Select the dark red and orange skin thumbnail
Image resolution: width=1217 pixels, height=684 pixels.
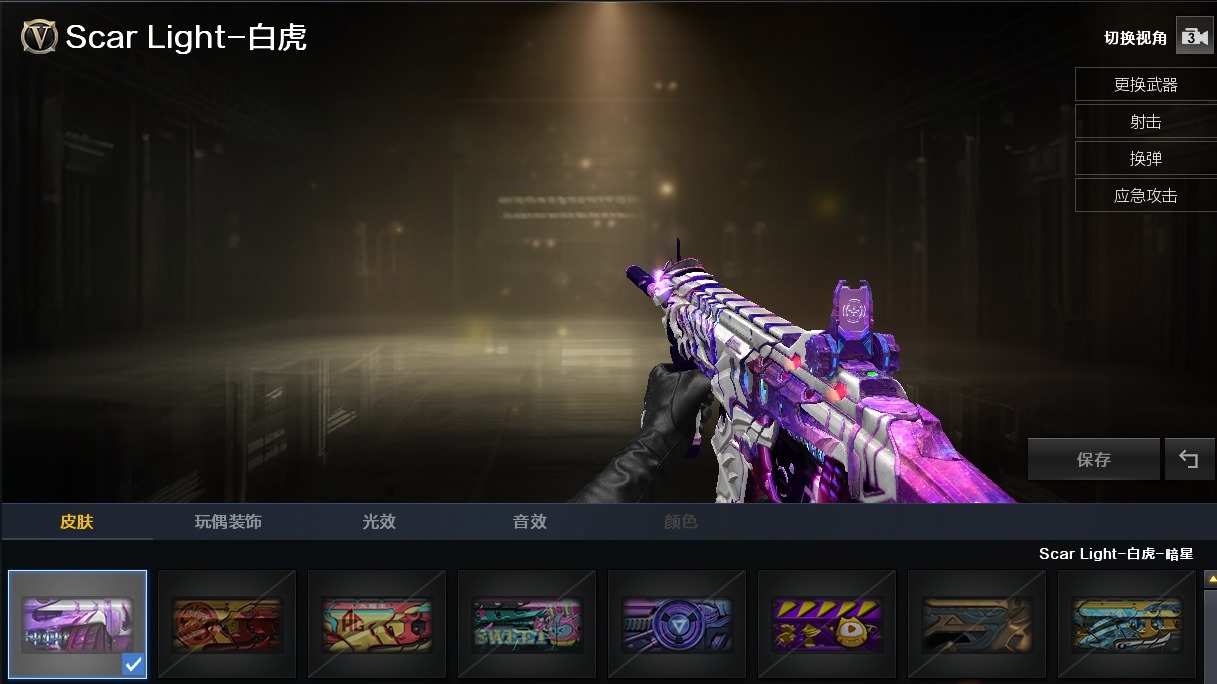[227, 624]
